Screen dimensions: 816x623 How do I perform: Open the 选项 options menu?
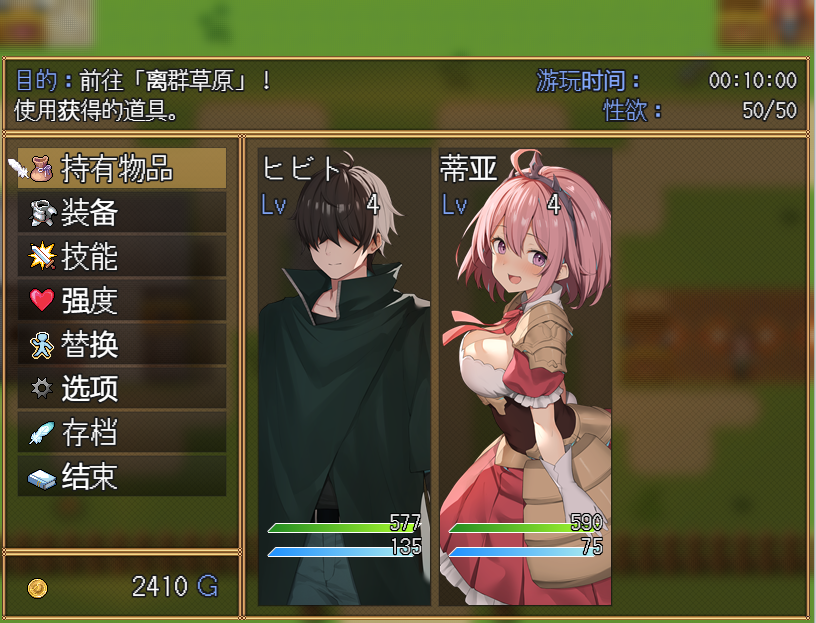point(122,388)
